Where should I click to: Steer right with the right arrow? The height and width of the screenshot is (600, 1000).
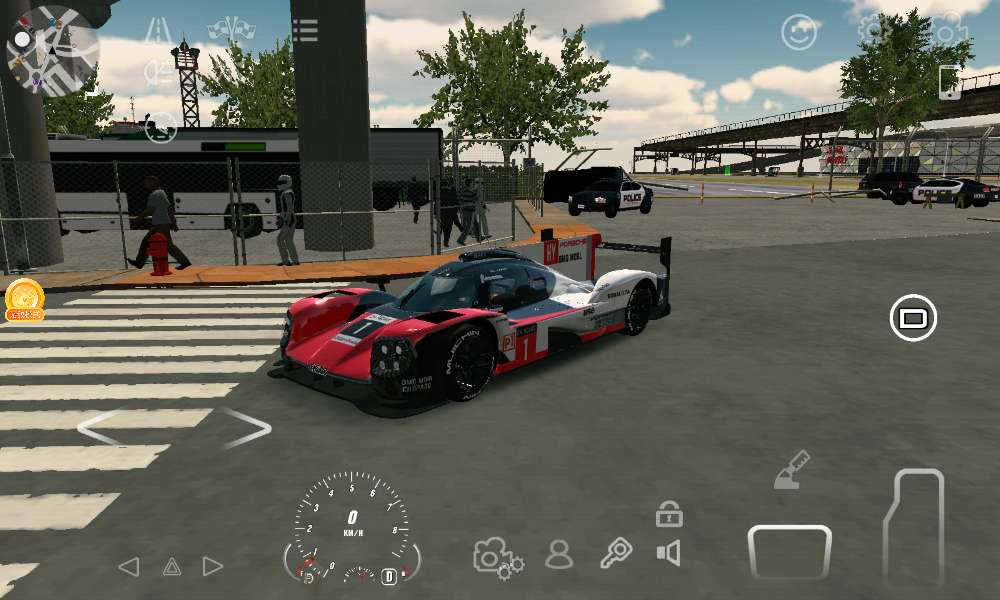tap(246, 428)
